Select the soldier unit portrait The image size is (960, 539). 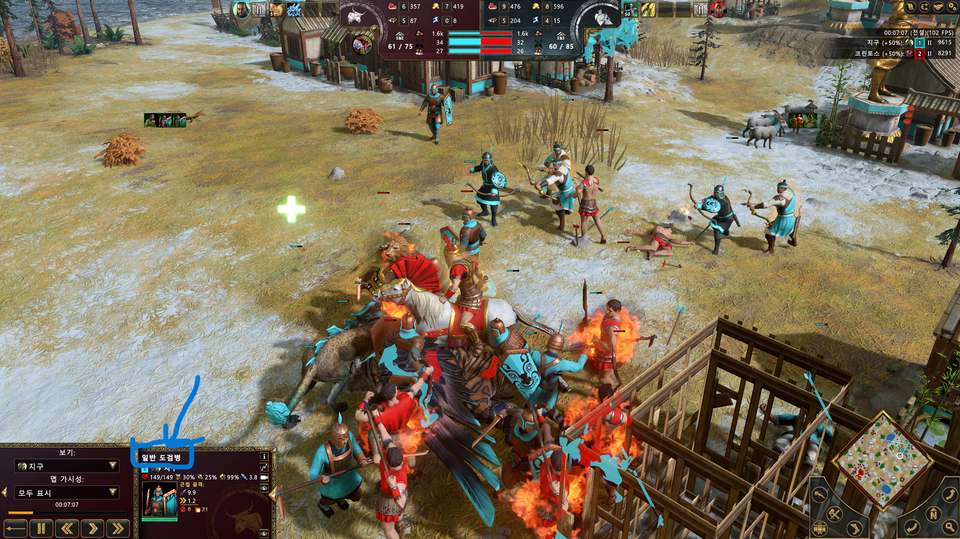[158, 500]
